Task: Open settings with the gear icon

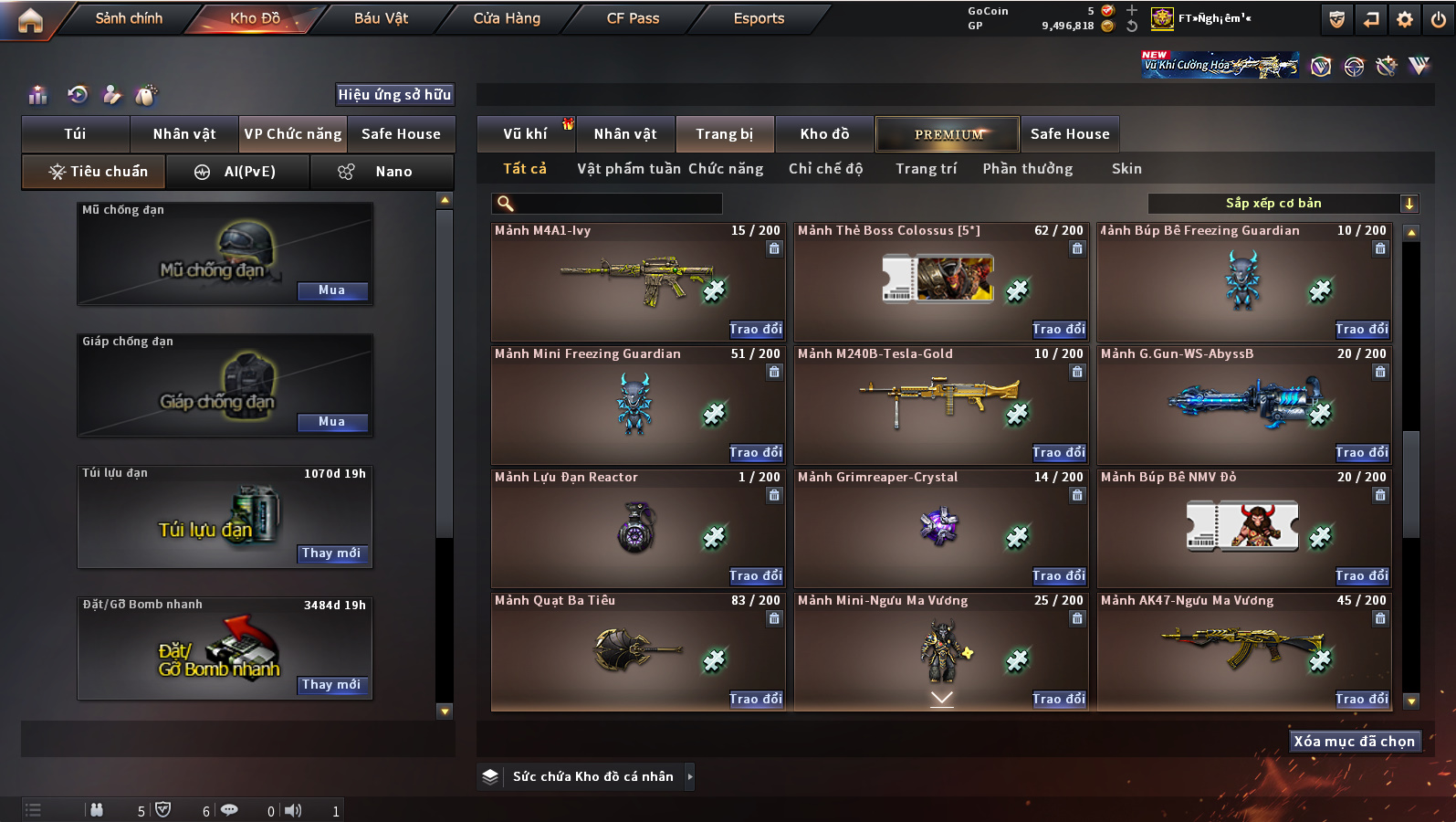Action: tap(1405, 19)
